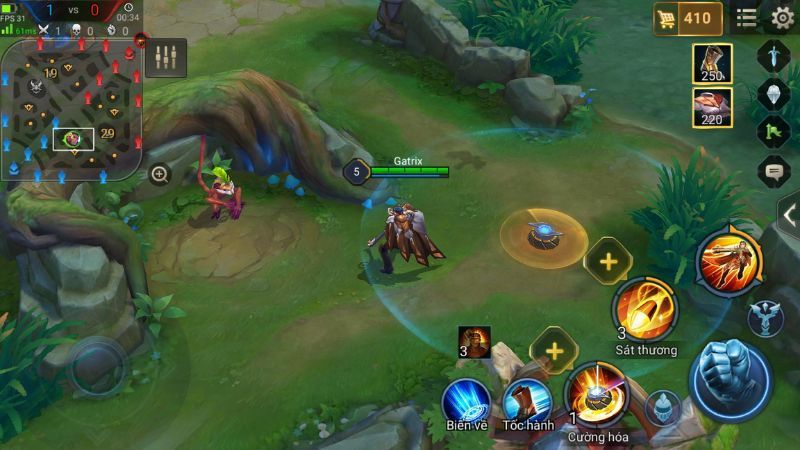
Task: Tap the magnifier zoom button below minimap
Action: click(159, 174)
